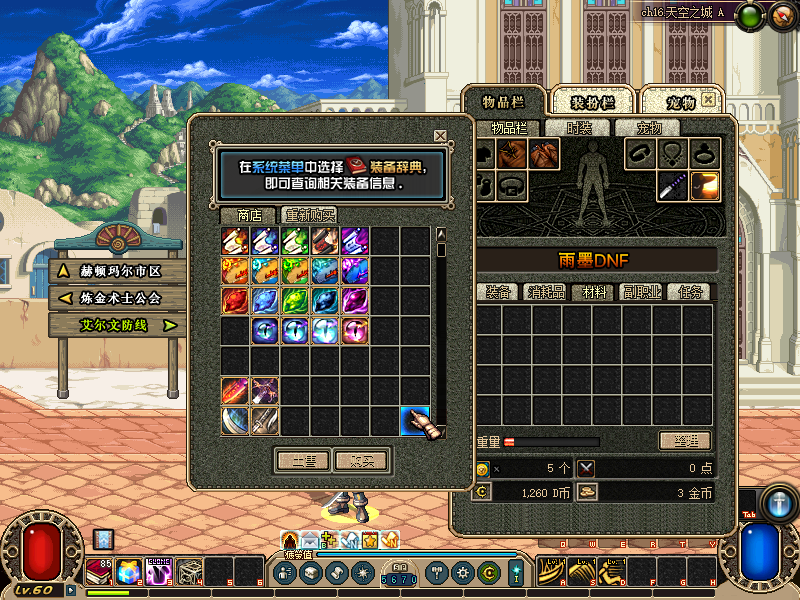Select the equipped sword weapon slot

(x=672, y=186)
